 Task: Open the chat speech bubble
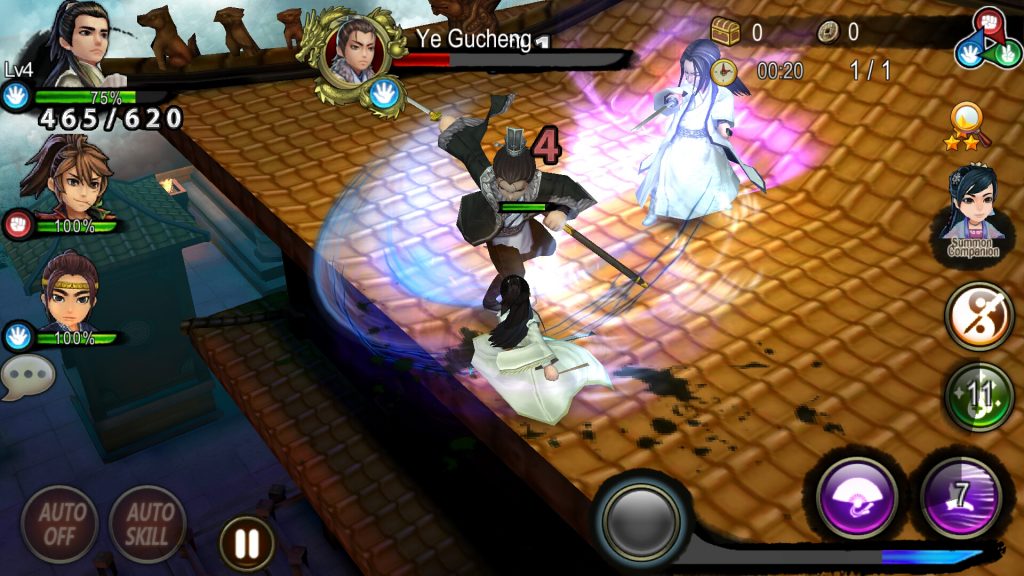[27, 379]
